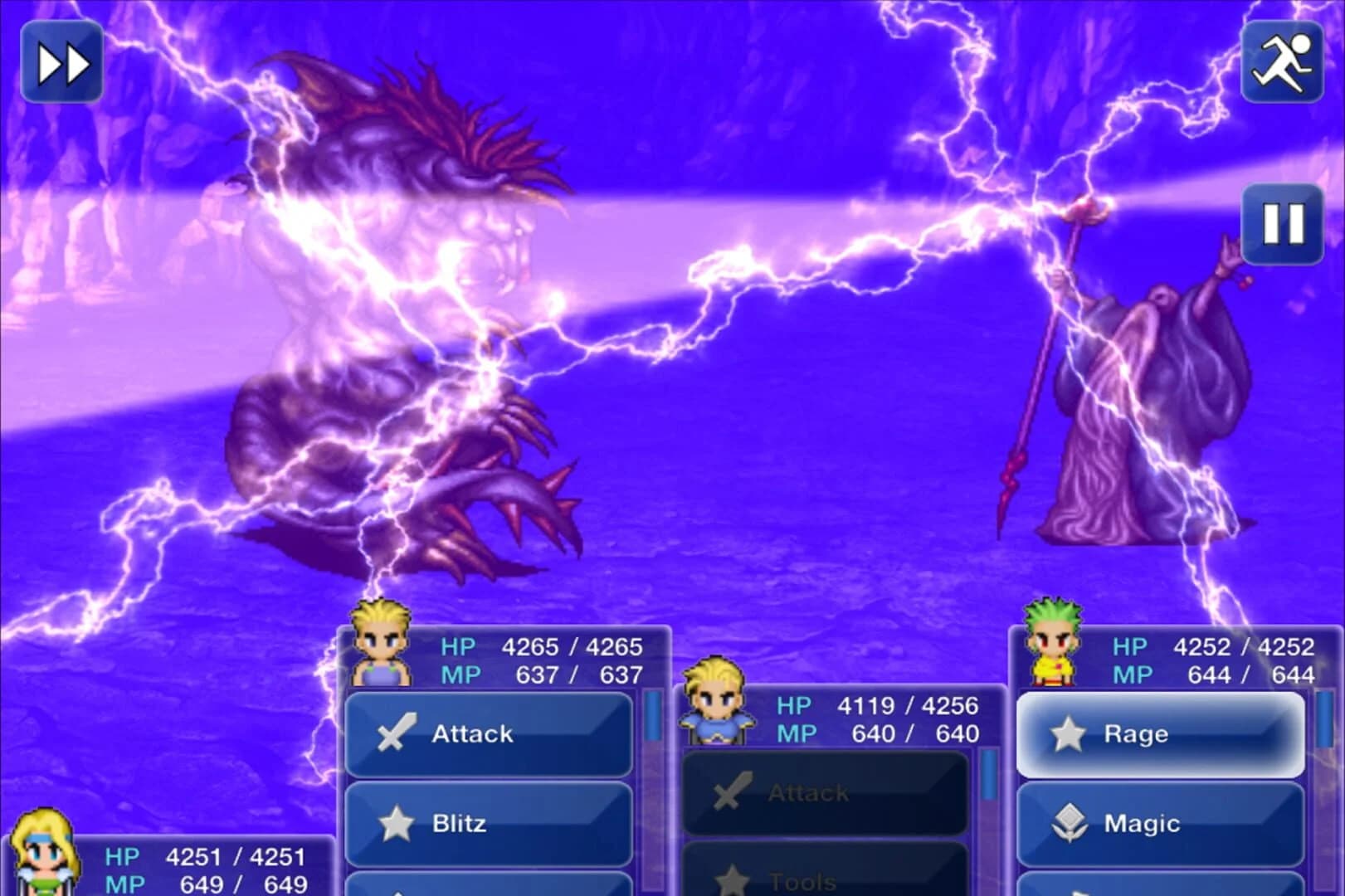Select the Rage star icon for Gau
Screen dimensions: 1345x896
tap(1069, 733)
